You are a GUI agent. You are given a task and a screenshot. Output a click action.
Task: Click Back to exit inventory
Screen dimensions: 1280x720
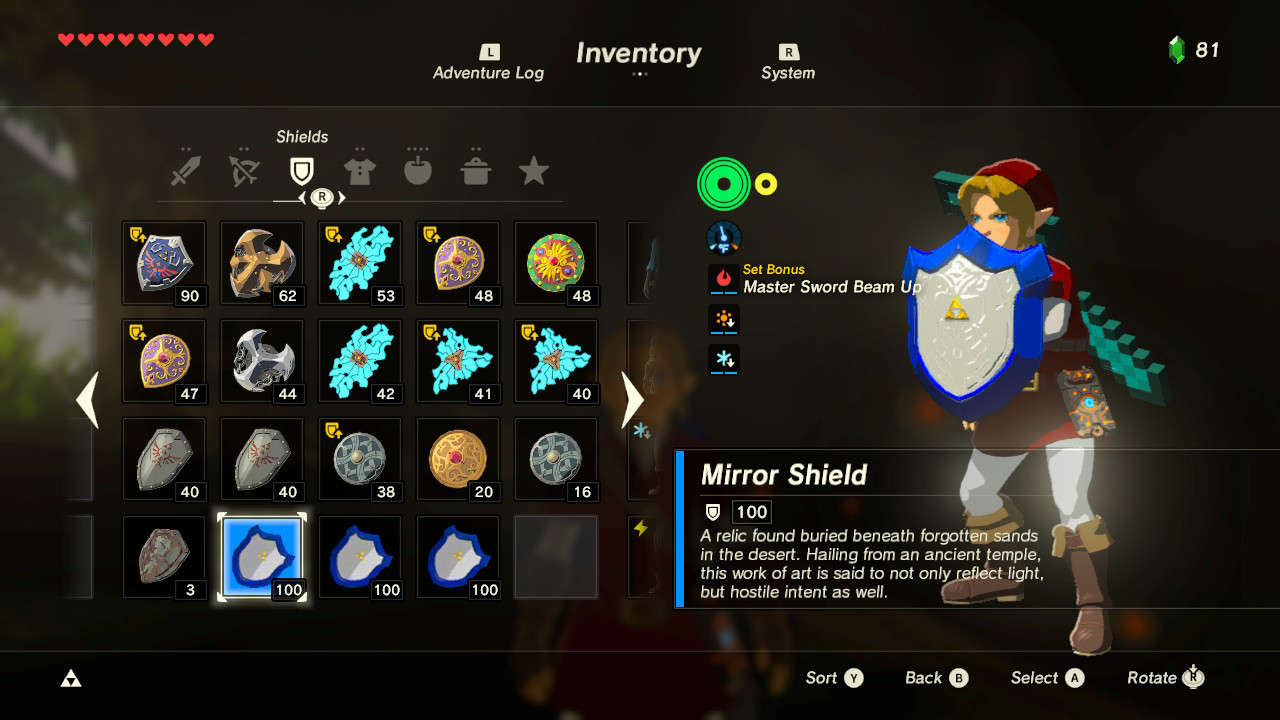(935, 678)
